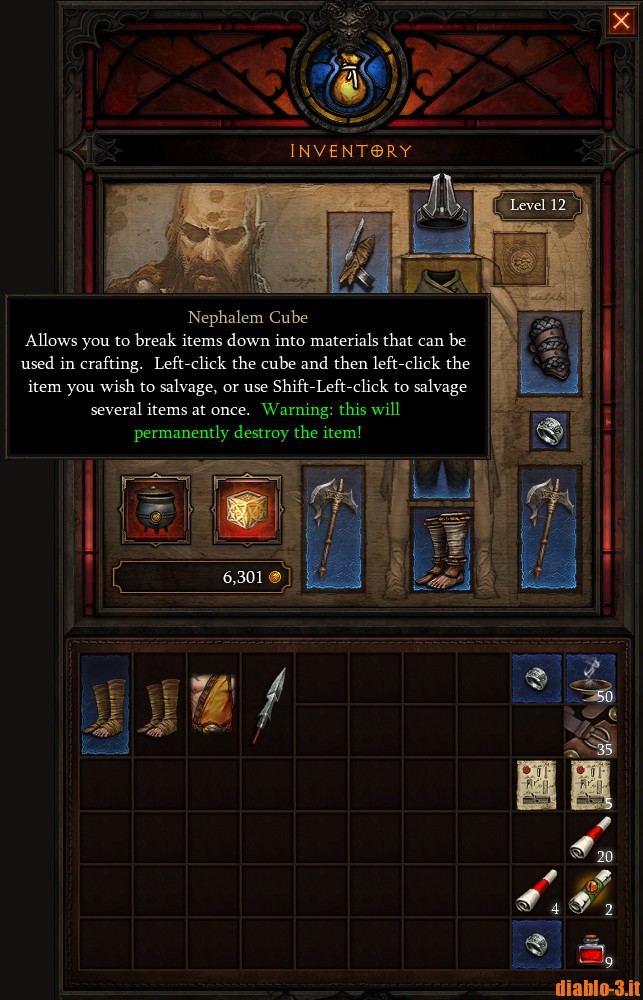
Task: Click the leather belt stack of 35
Action: pos(590,731)
